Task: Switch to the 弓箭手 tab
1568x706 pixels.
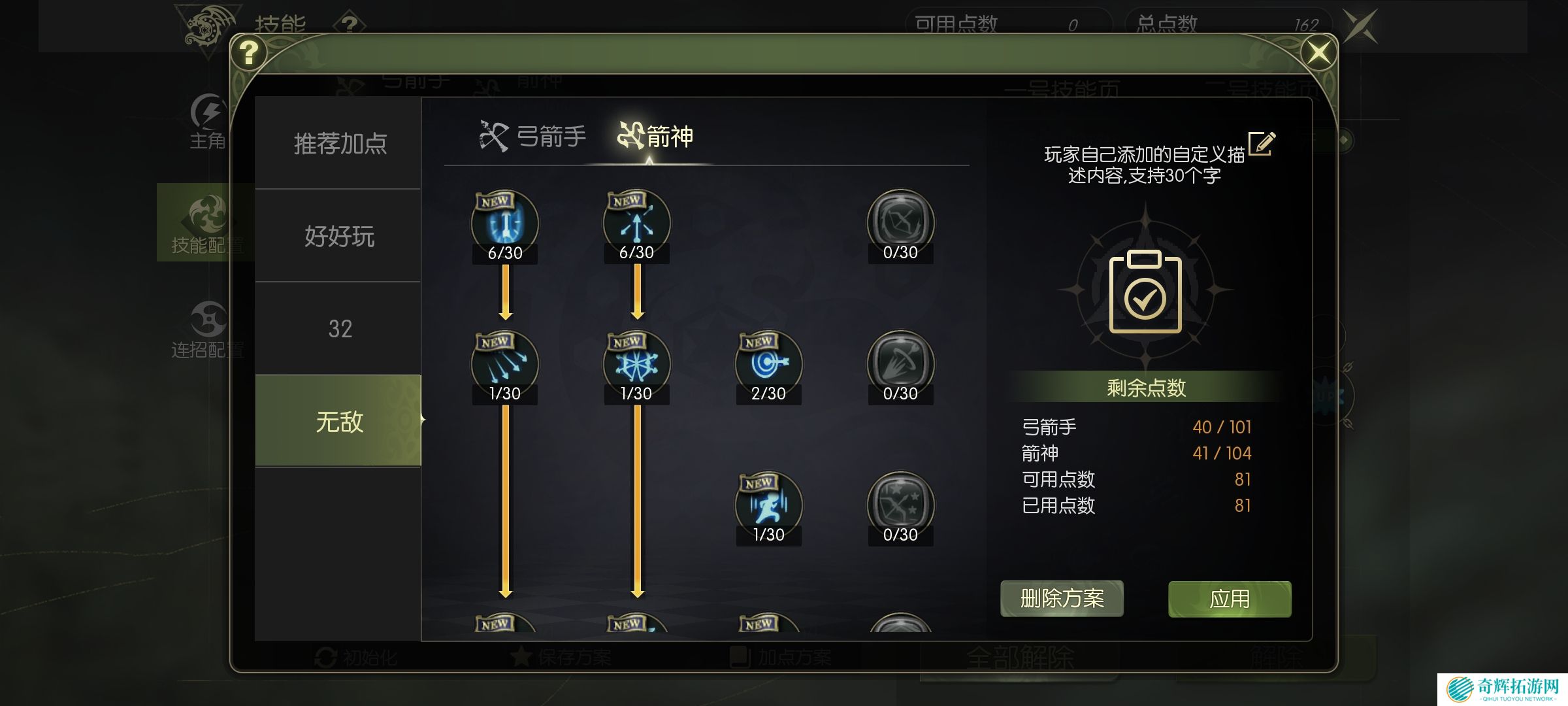Action: 533,137
